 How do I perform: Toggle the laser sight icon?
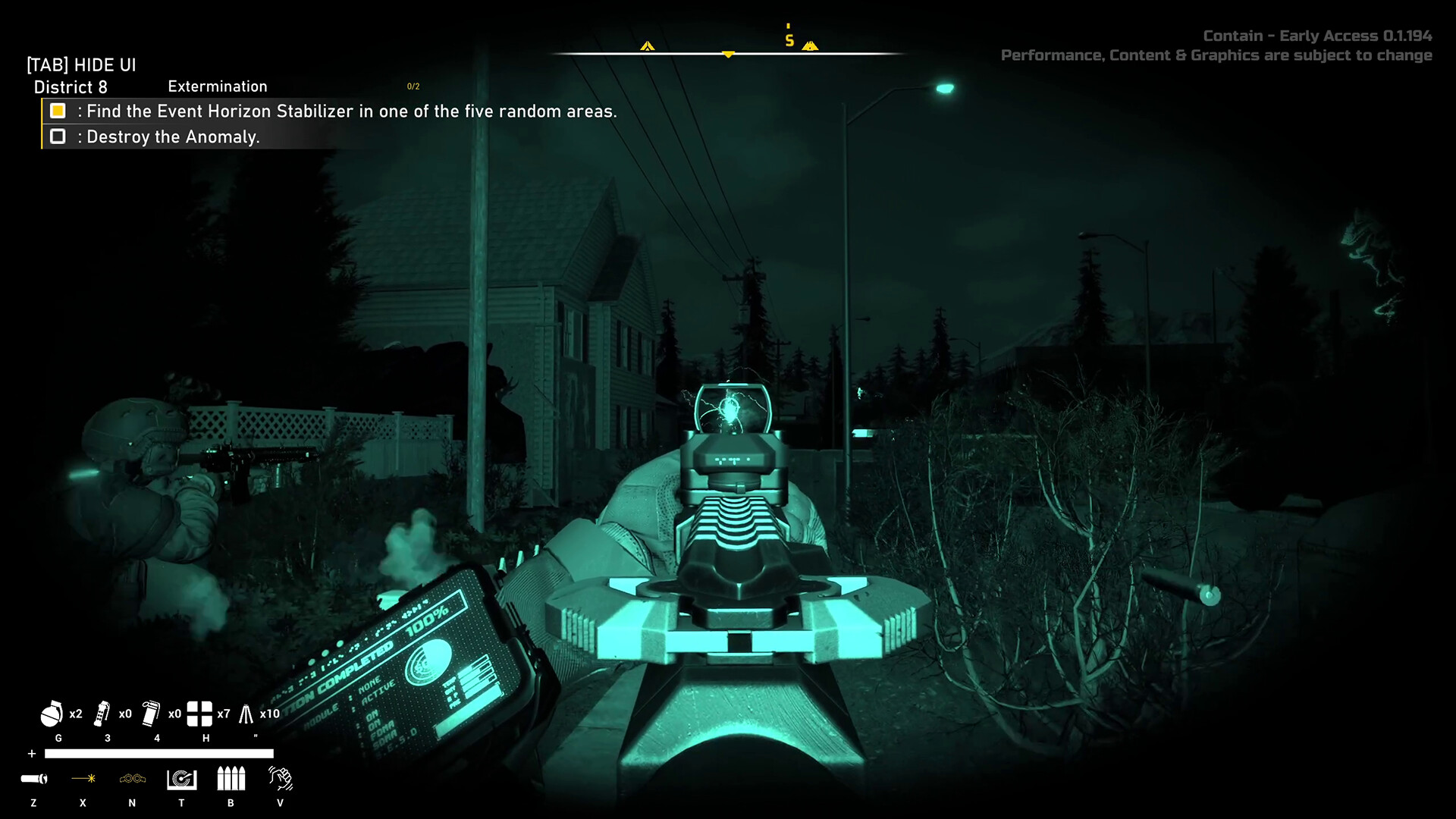pyautogui.click(x=83, y=779)
